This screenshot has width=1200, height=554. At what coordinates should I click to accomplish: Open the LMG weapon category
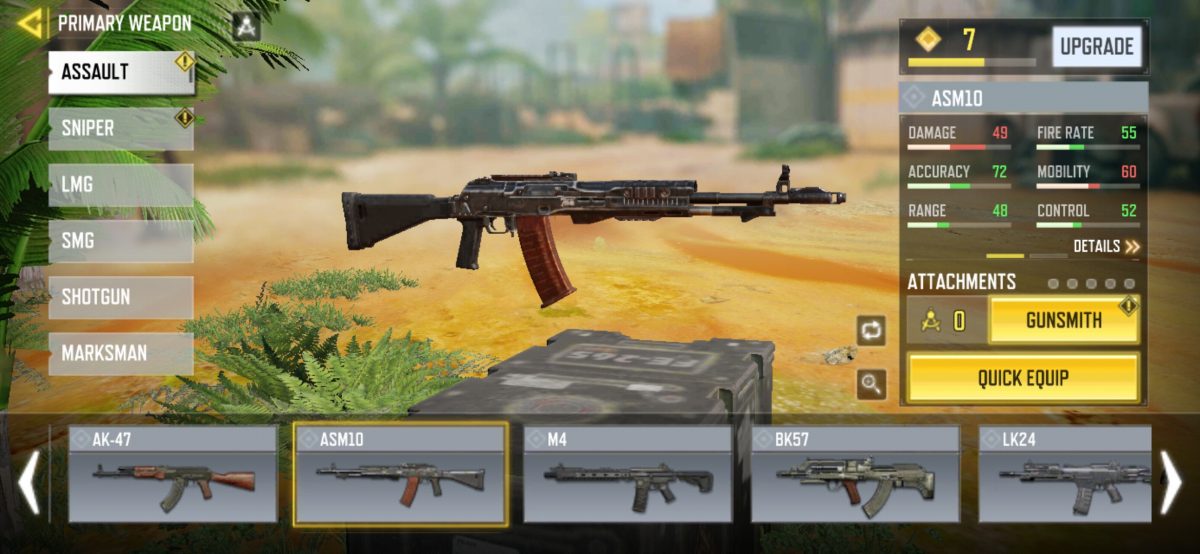coord(120,185)
